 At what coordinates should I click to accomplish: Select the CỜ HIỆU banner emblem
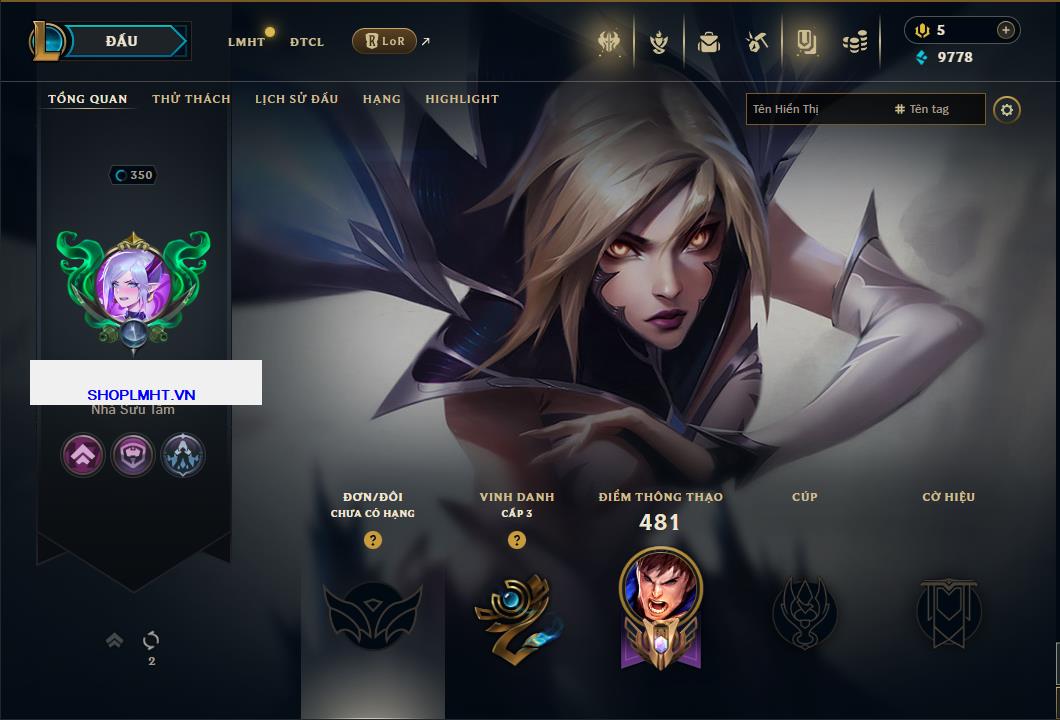(948, 612)
